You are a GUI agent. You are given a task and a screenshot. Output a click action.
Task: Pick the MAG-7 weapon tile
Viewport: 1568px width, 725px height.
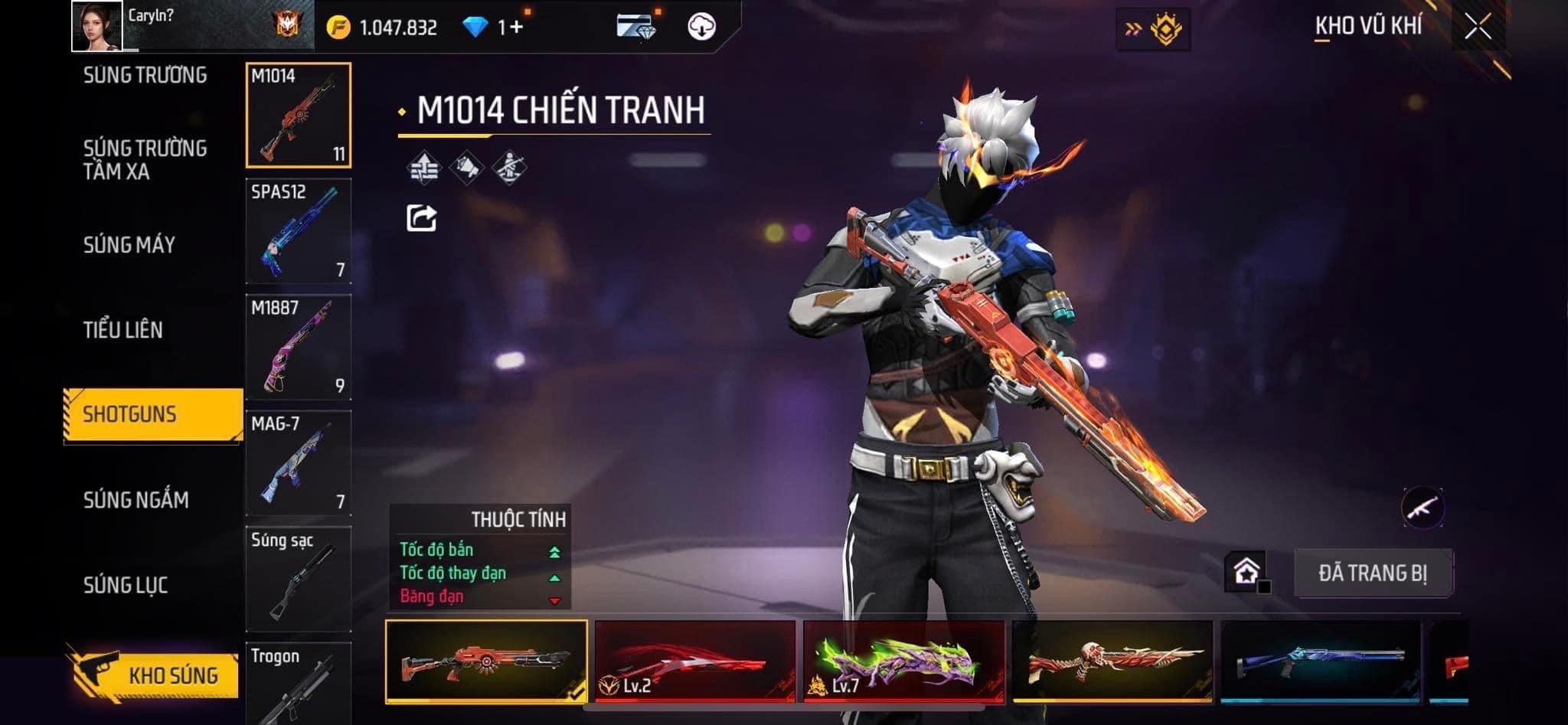point(299,463)
